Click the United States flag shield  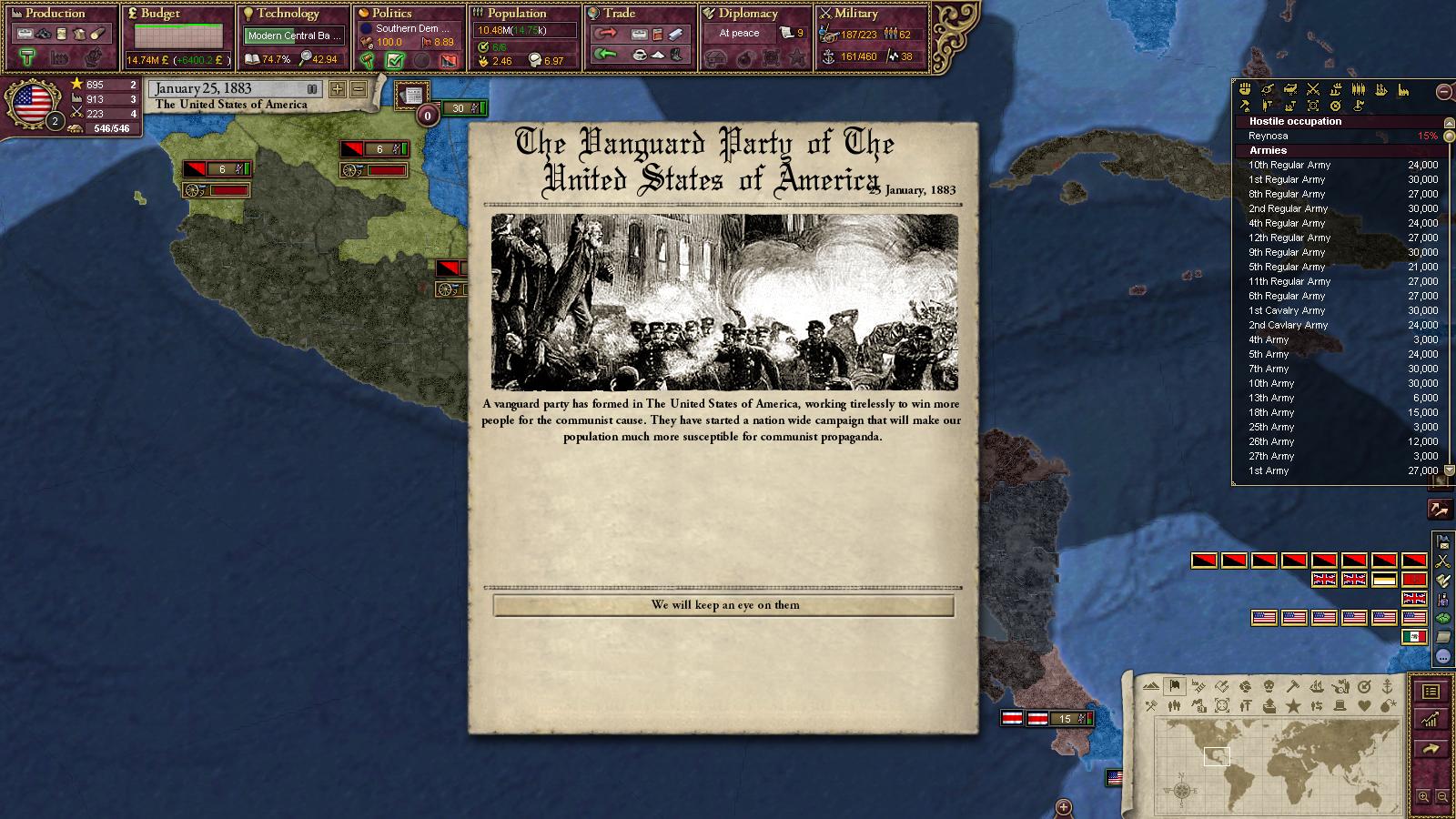33,102
